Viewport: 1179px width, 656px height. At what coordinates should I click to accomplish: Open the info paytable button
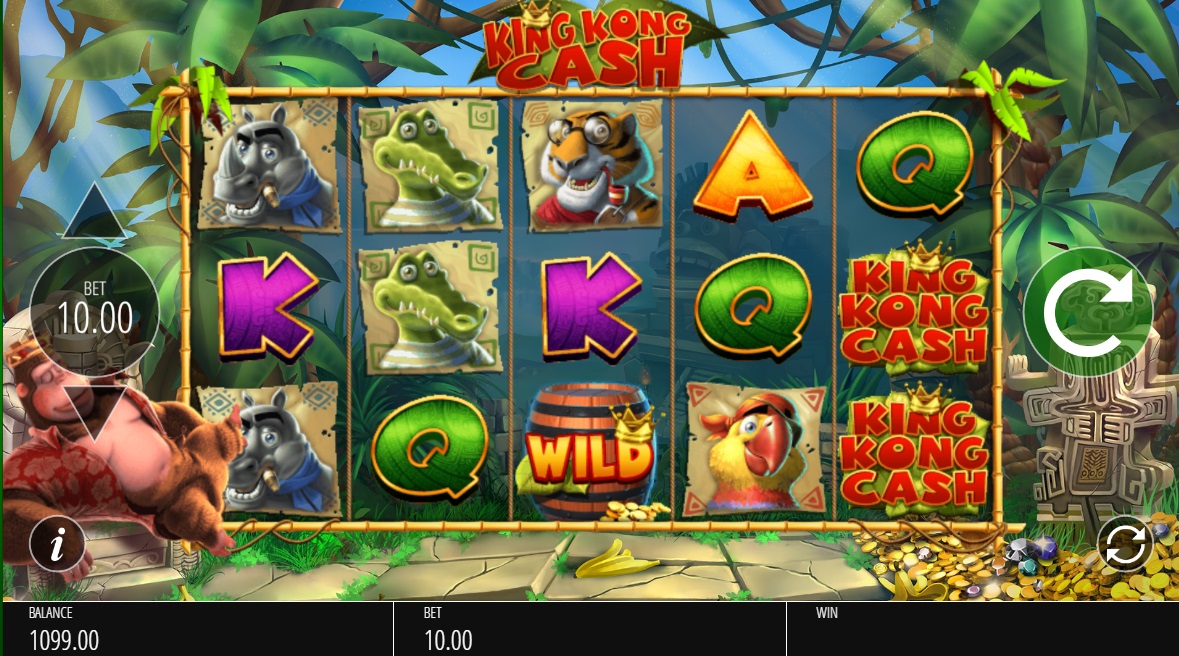(57, 545)
